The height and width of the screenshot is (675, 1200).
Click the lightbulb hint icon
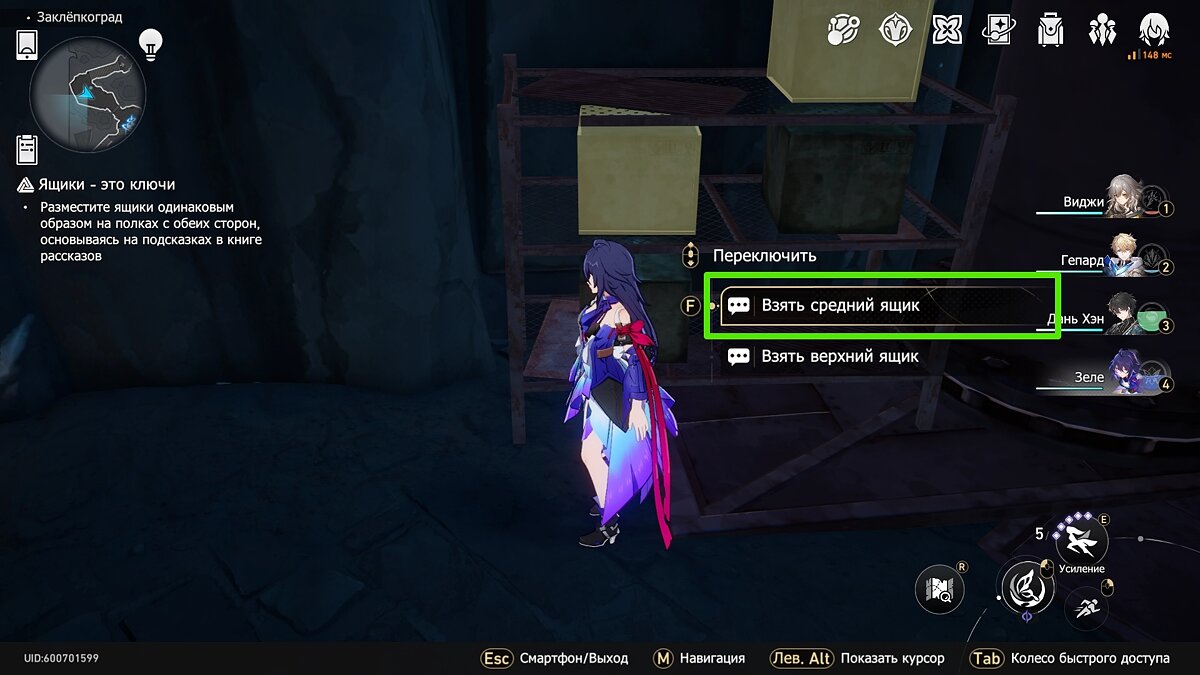150,43
